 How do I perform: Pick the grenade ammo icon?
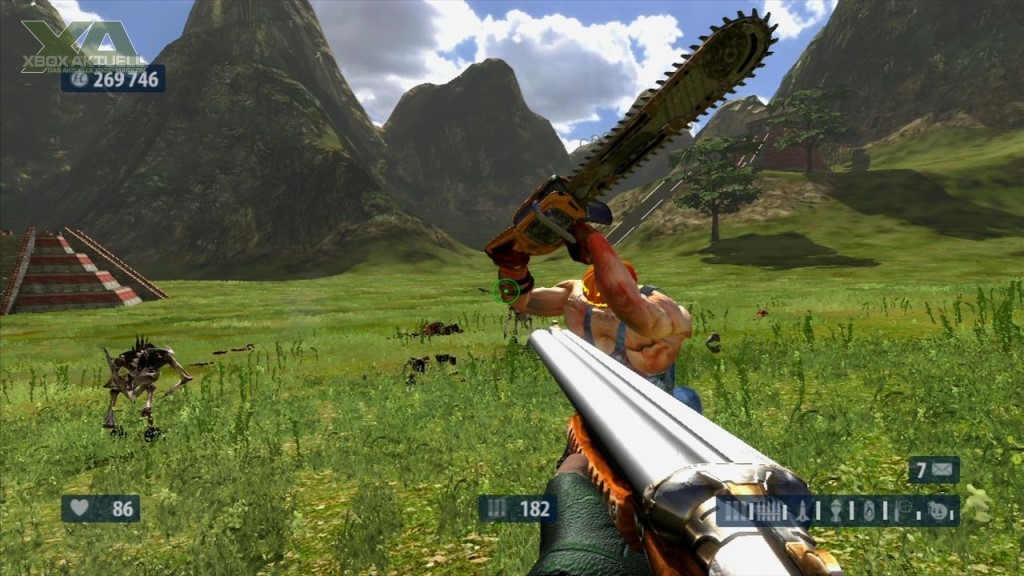tap(836, 510)
